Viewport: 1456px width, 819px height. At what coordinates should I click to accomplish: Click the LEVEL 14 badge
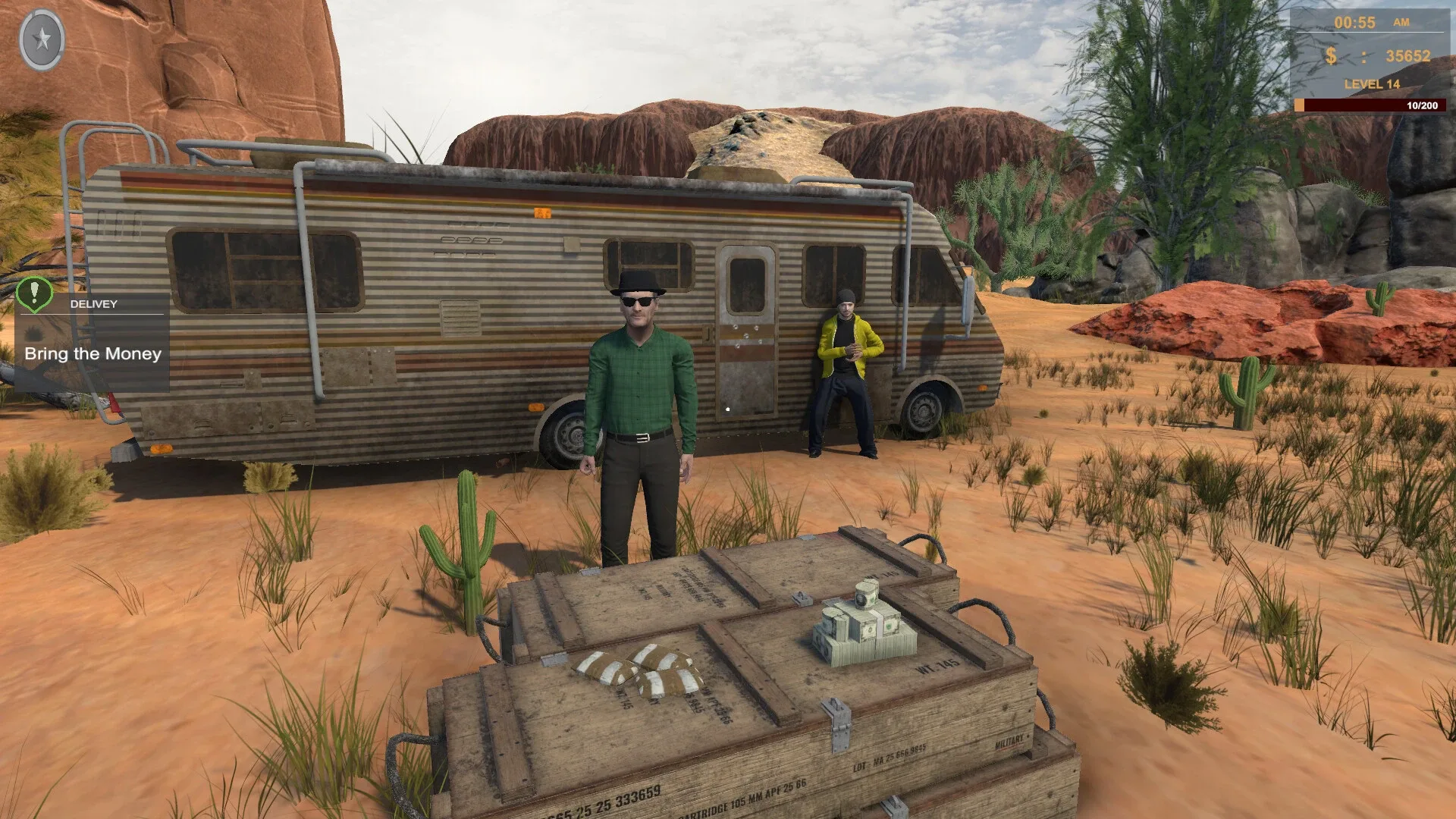1371,84
